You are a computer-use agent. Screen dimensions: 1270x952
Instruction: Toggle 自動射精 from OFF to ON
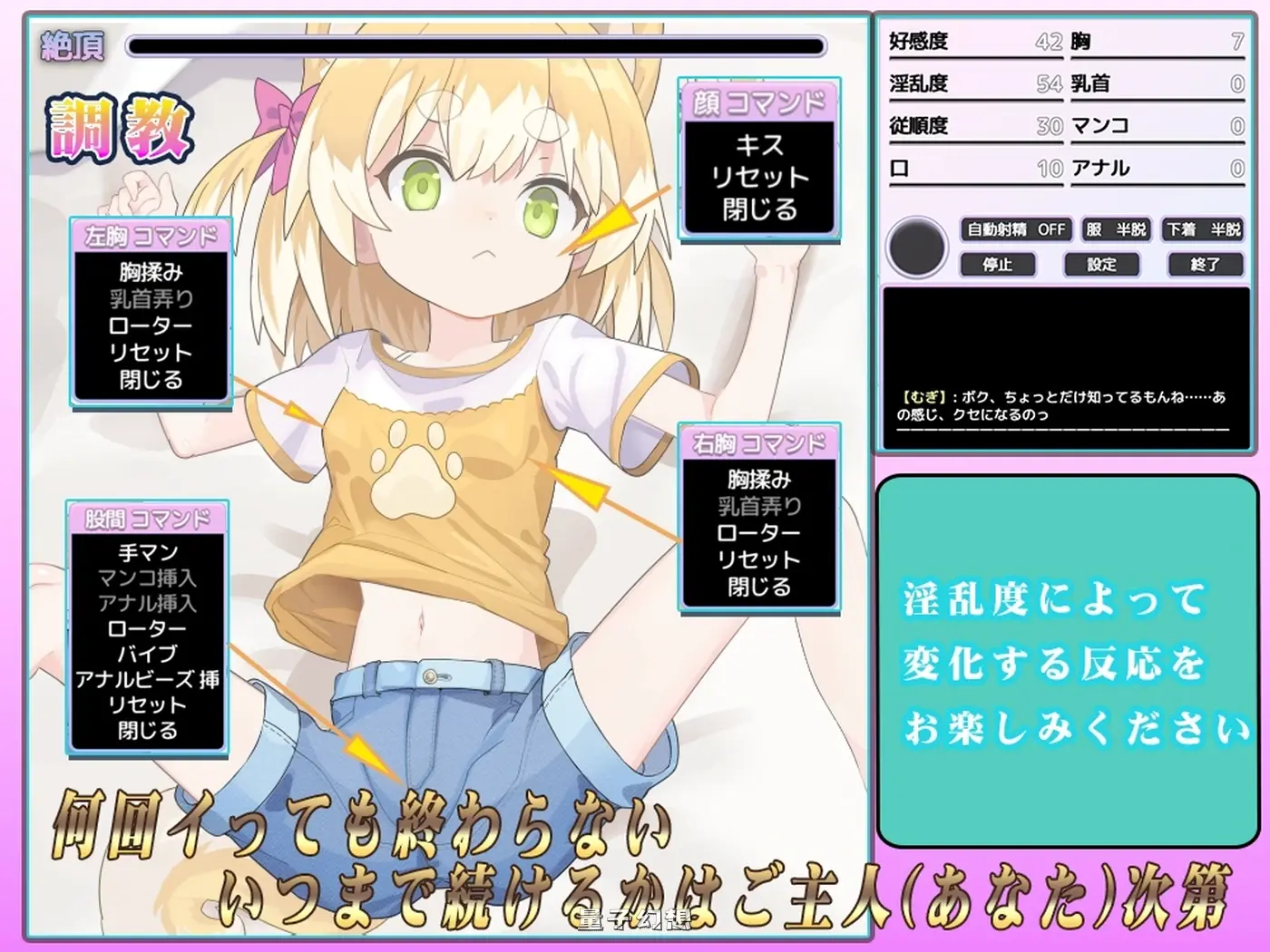pyautogui.click(x=1015, y=229)
